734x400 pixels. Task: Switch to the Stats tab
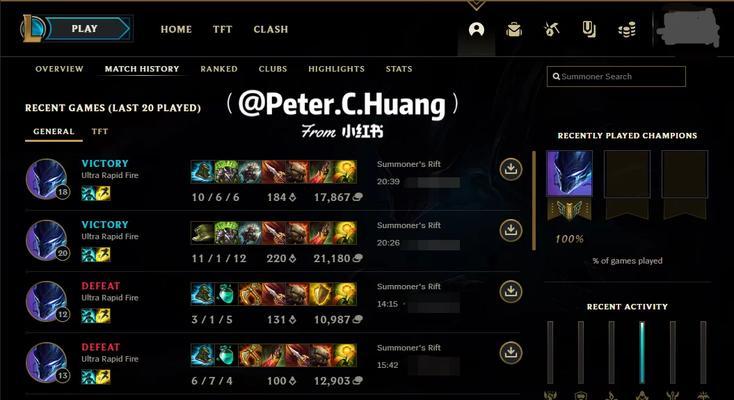tap(399, 69)
